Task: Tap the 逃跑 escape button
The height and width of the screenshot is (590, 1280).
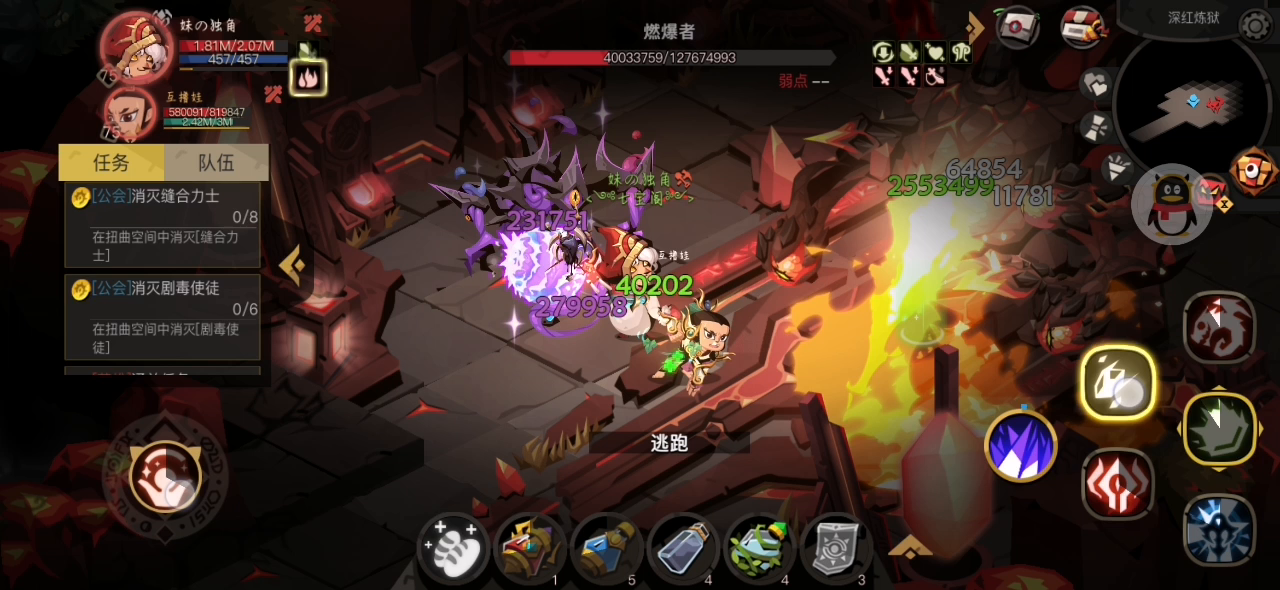Action: 669,443
